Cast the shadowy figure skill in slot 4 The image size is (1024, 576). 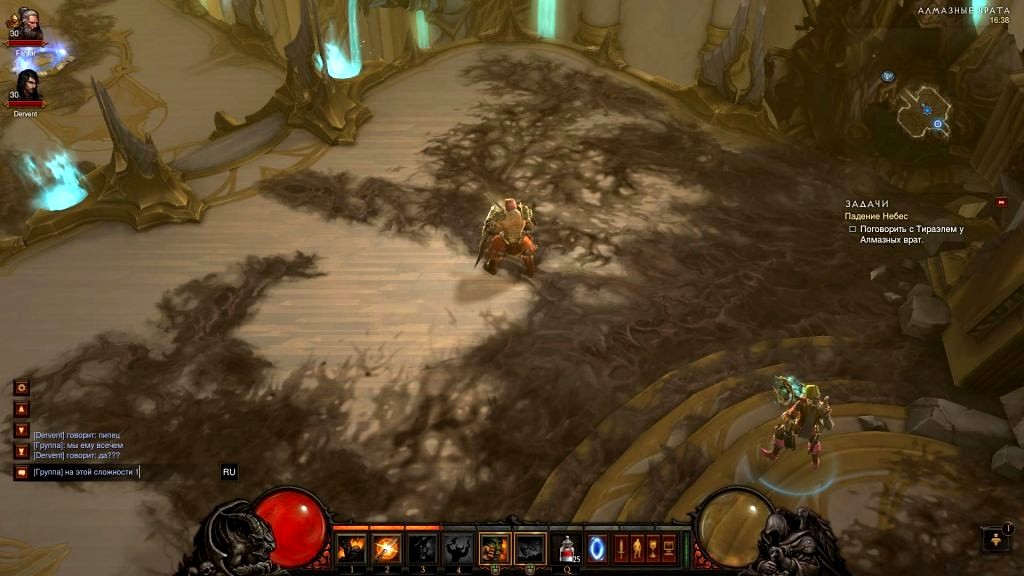(x=458, y=548)
